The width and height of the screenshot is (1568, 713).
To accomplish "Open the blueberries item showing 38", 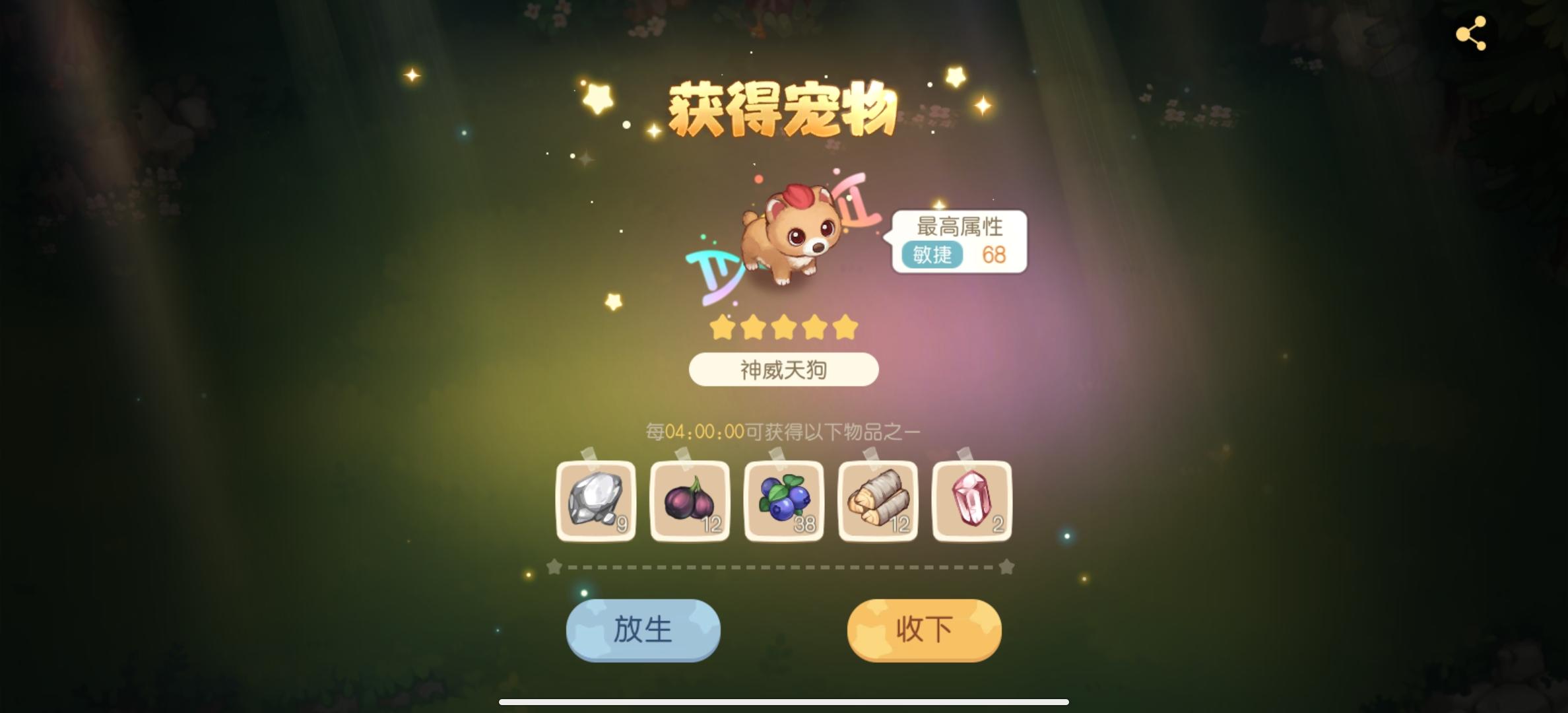I will (784, 502).
